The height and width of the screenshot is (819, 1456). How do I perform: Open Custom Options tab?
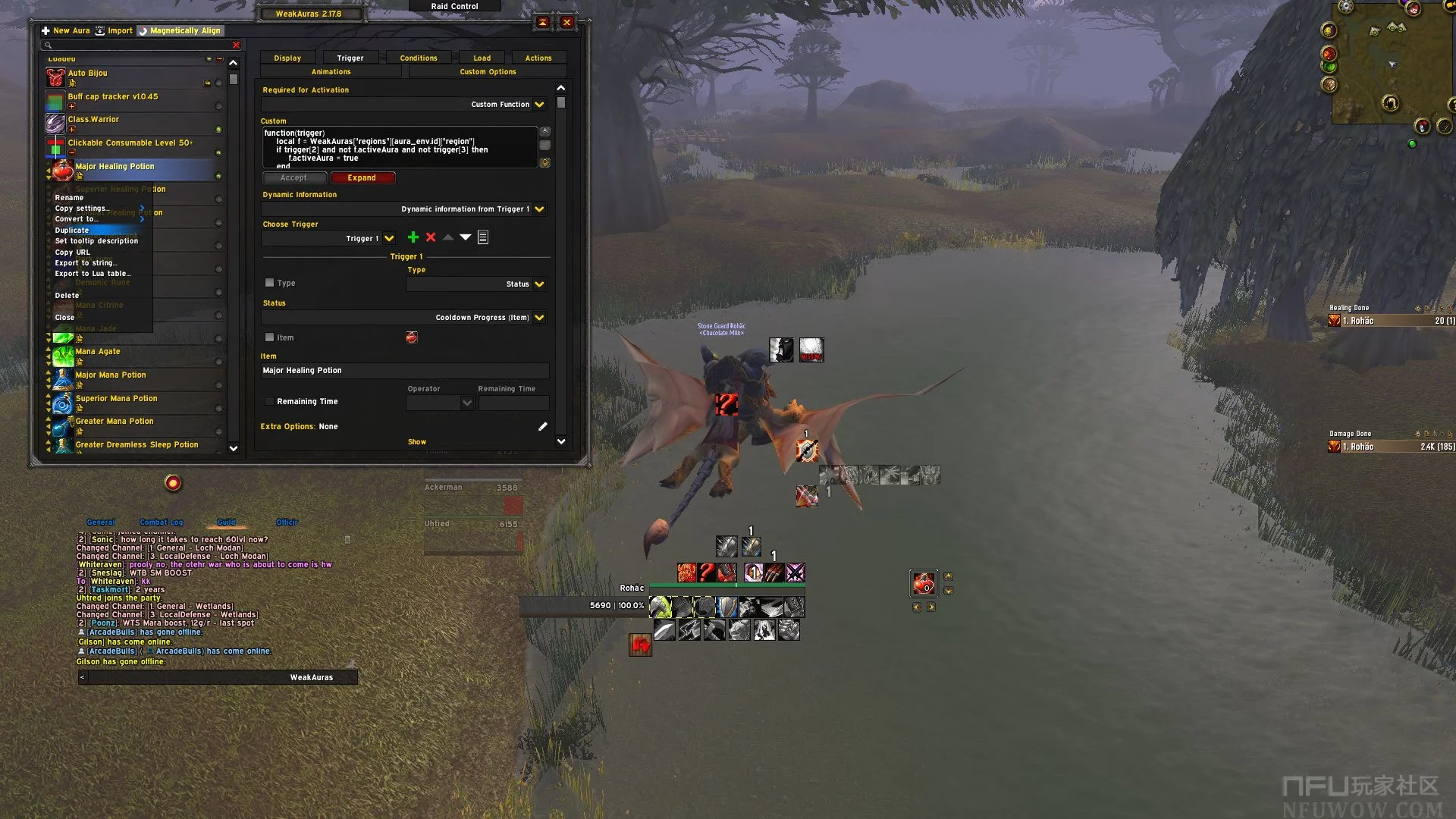488,71
